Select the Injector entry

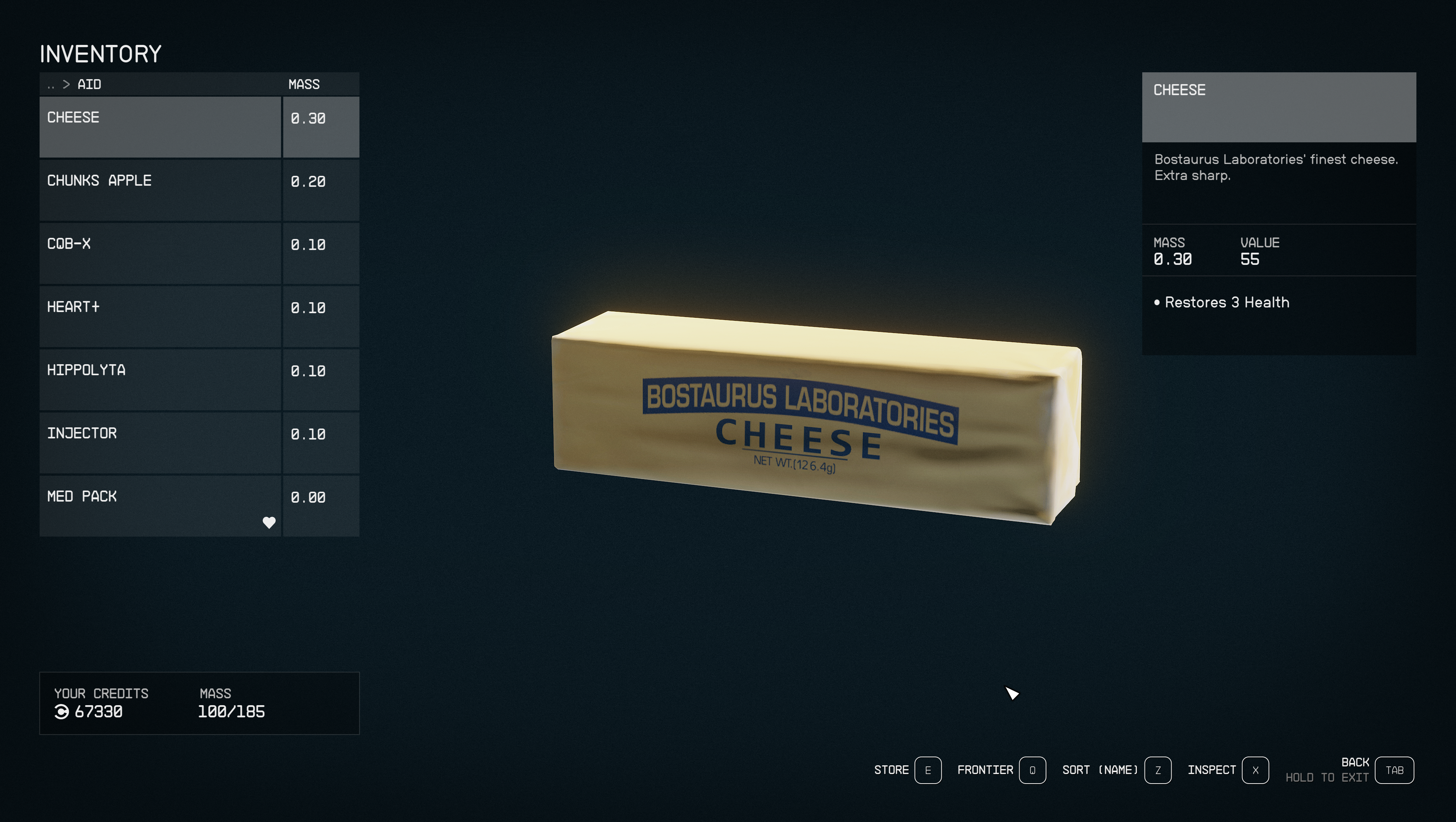point(160,443)
